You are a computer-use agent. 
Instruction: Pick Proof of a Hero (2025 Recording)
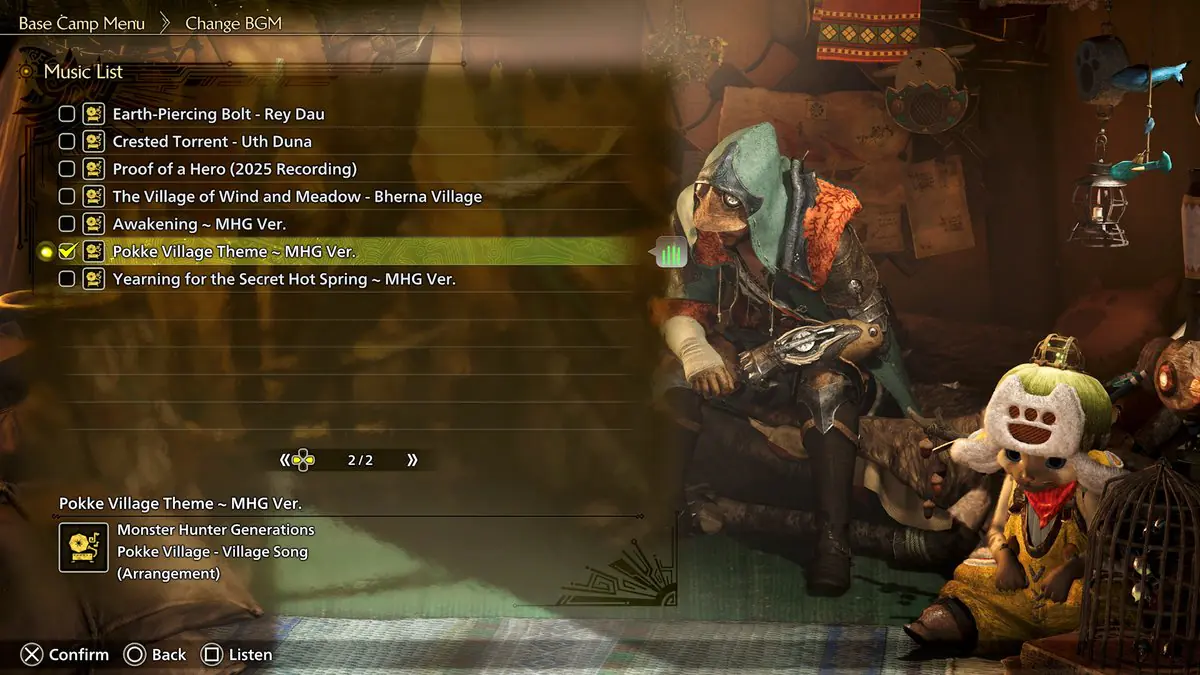(234, 169)
